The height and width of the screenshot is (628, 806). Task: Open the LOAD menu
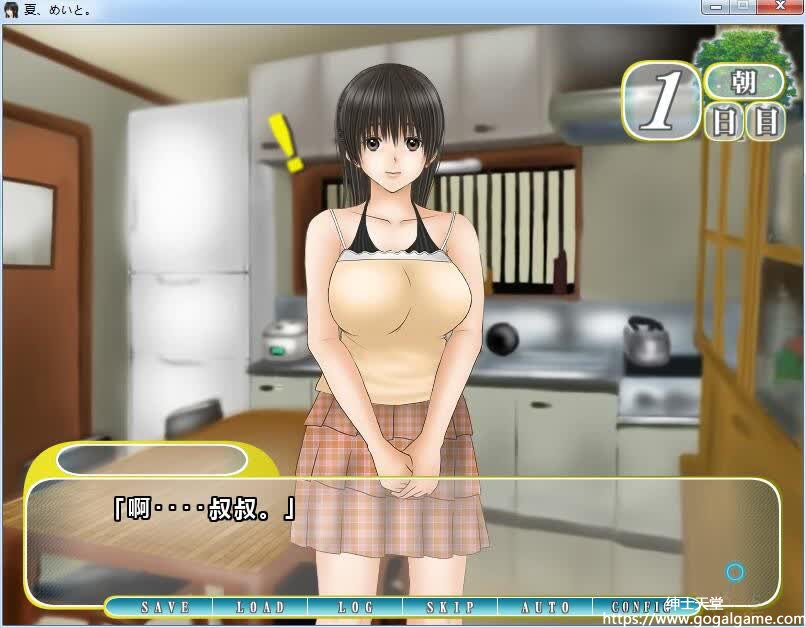[x=261, y=607]
